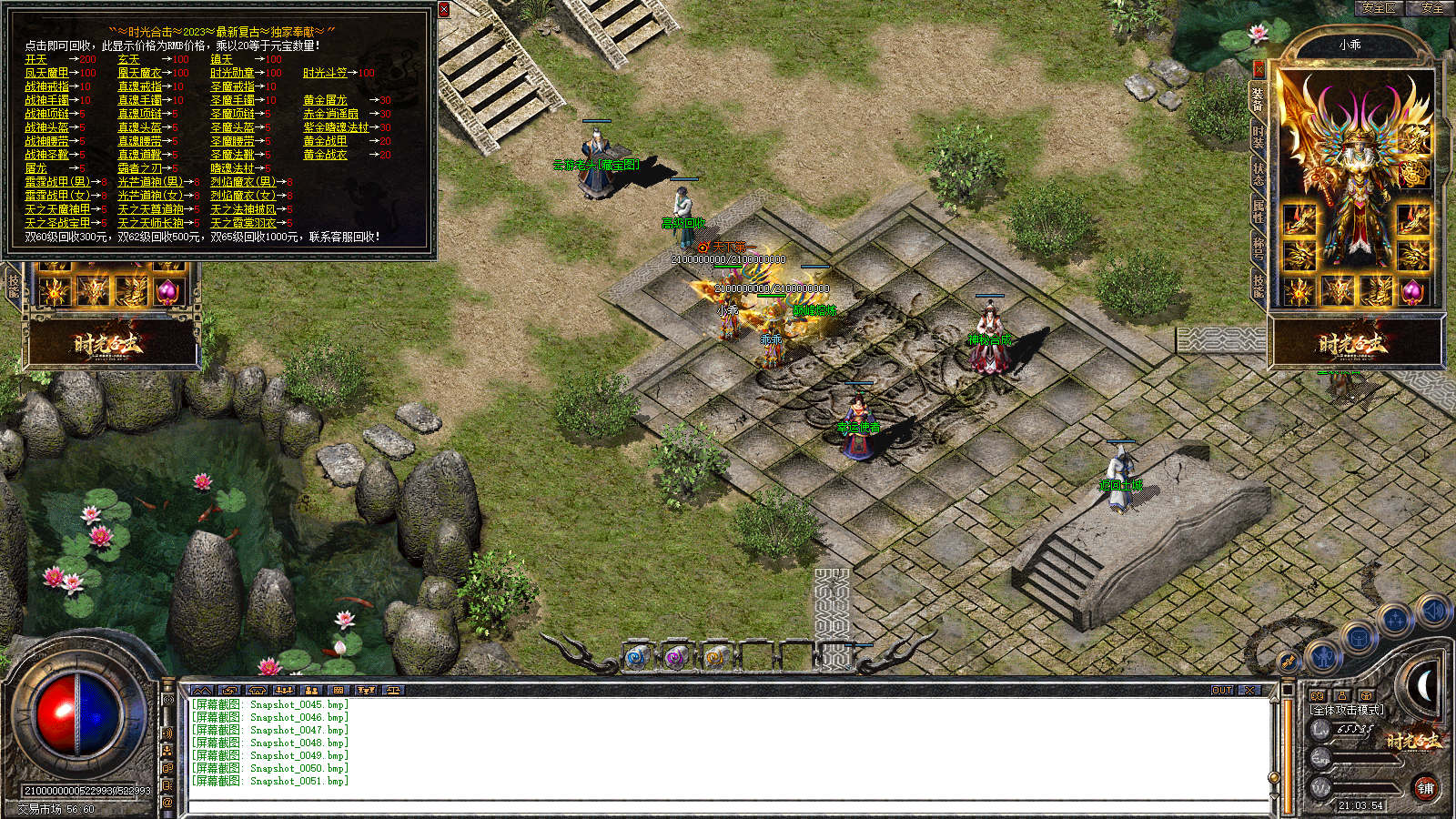
Task: Click the keyboard icon on the chat toolbar
Action: tap(338, 691)
